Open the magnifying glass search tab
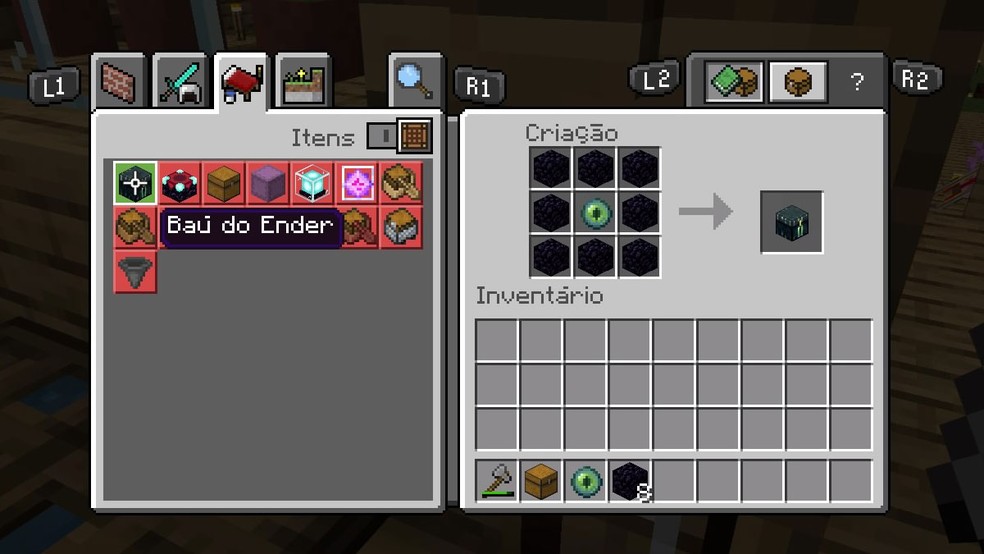Screen dimensions: 984x554 [415, 81]
